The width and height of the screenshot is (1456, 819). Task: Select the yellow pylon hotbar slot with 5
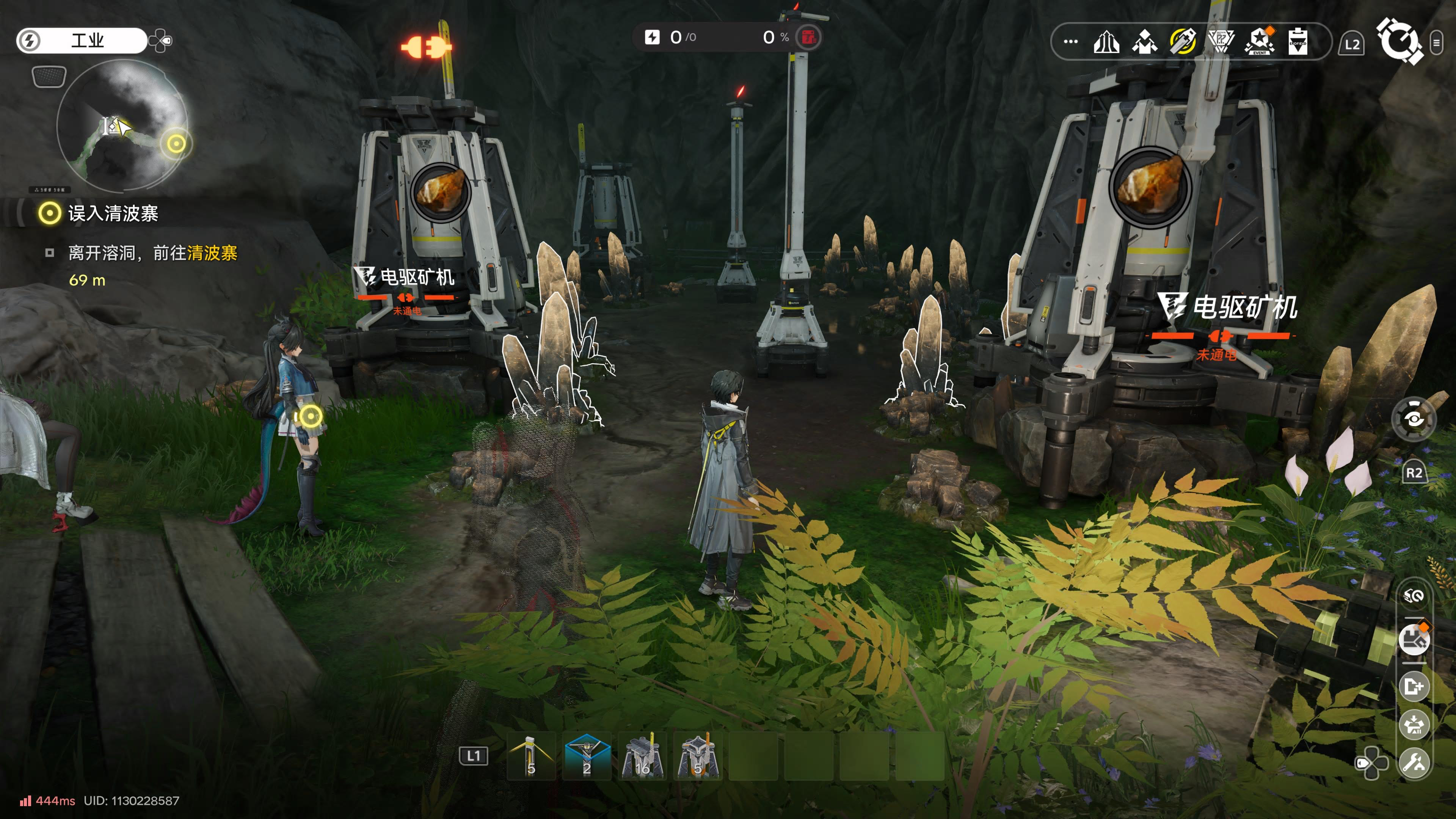(531, 756)
